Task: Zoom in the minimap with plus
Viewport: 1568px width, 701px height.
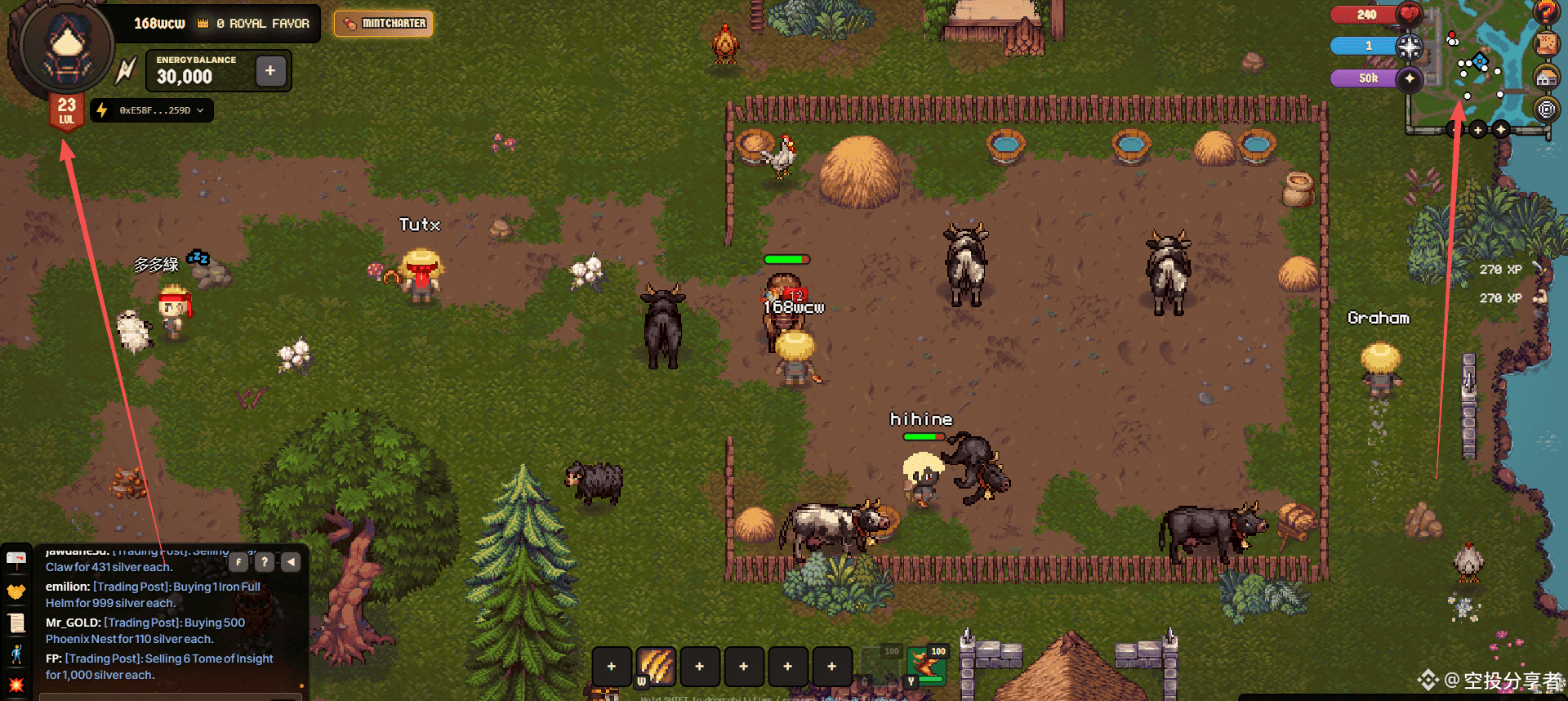Action: pyautogui.click(x=1477, y=130)
